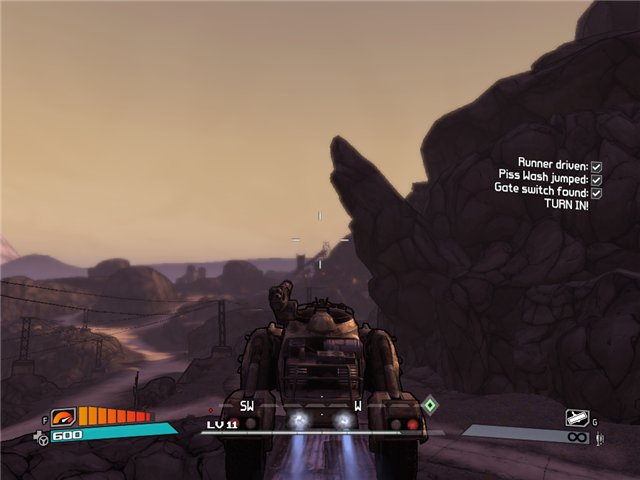
Task: Click the orange boost gauge icon
Action: click(64, 417)
